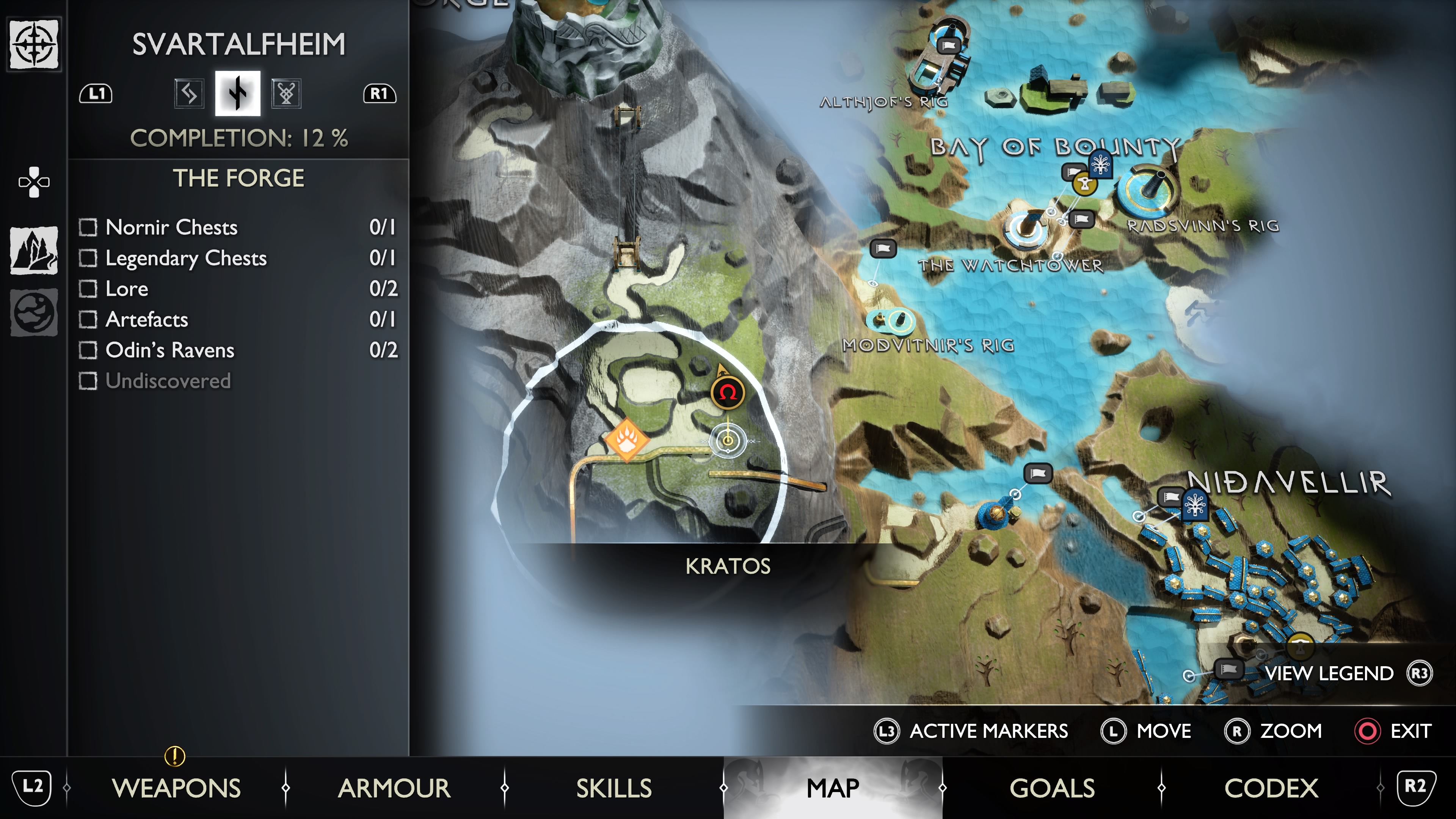
Task: Toggle the Artefacts checkbox
Action: coord(88,319)
